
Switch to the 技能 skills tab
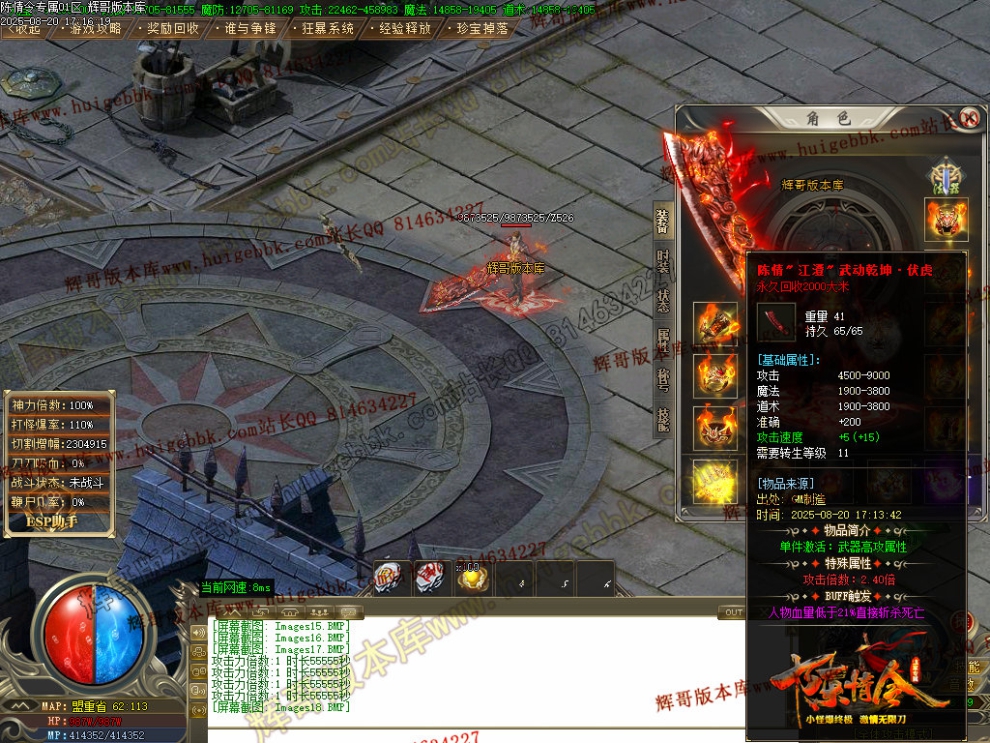click(x=662, y=418)
